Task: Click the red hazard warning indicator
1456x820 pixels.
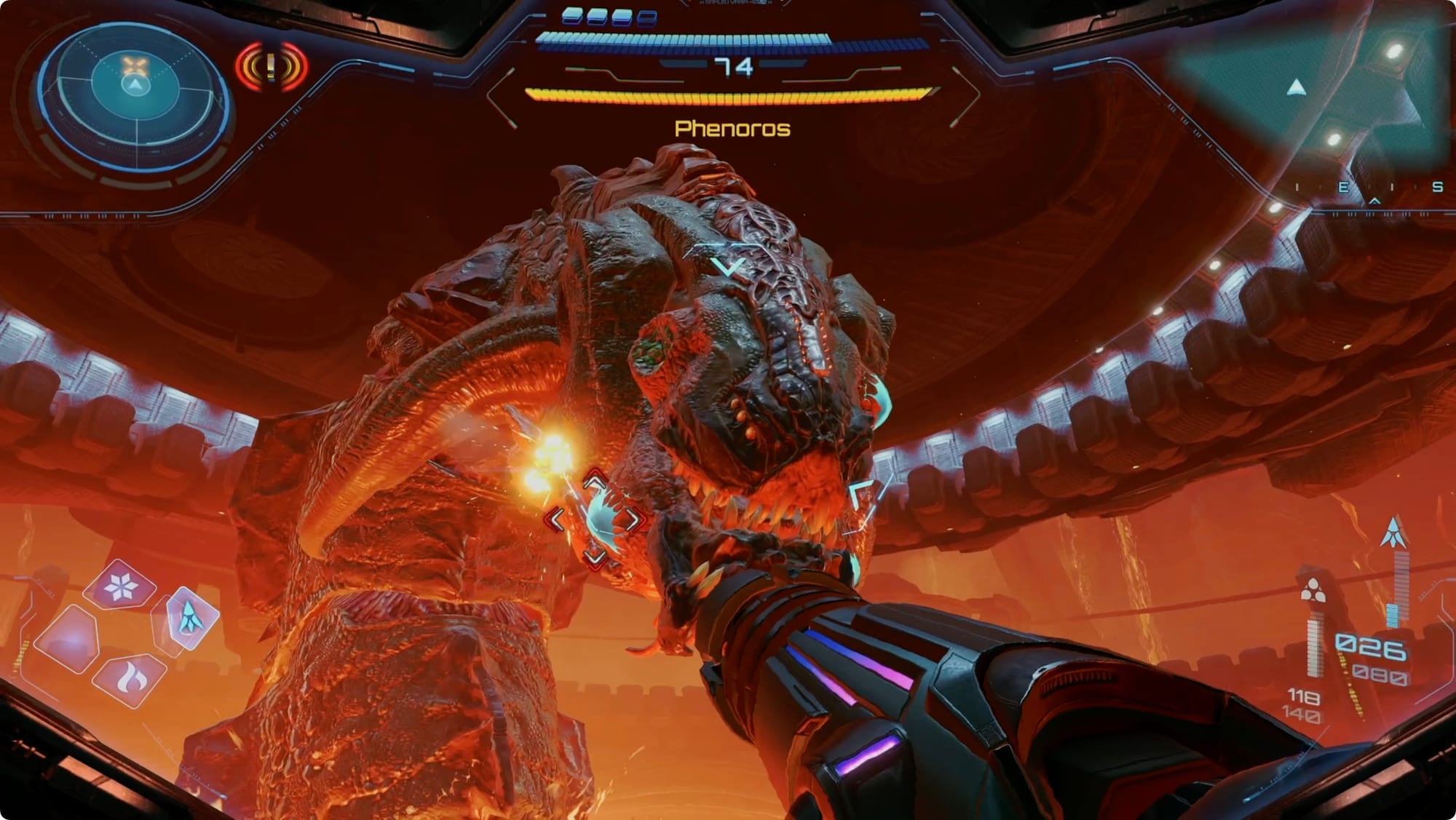Action: 272,67
